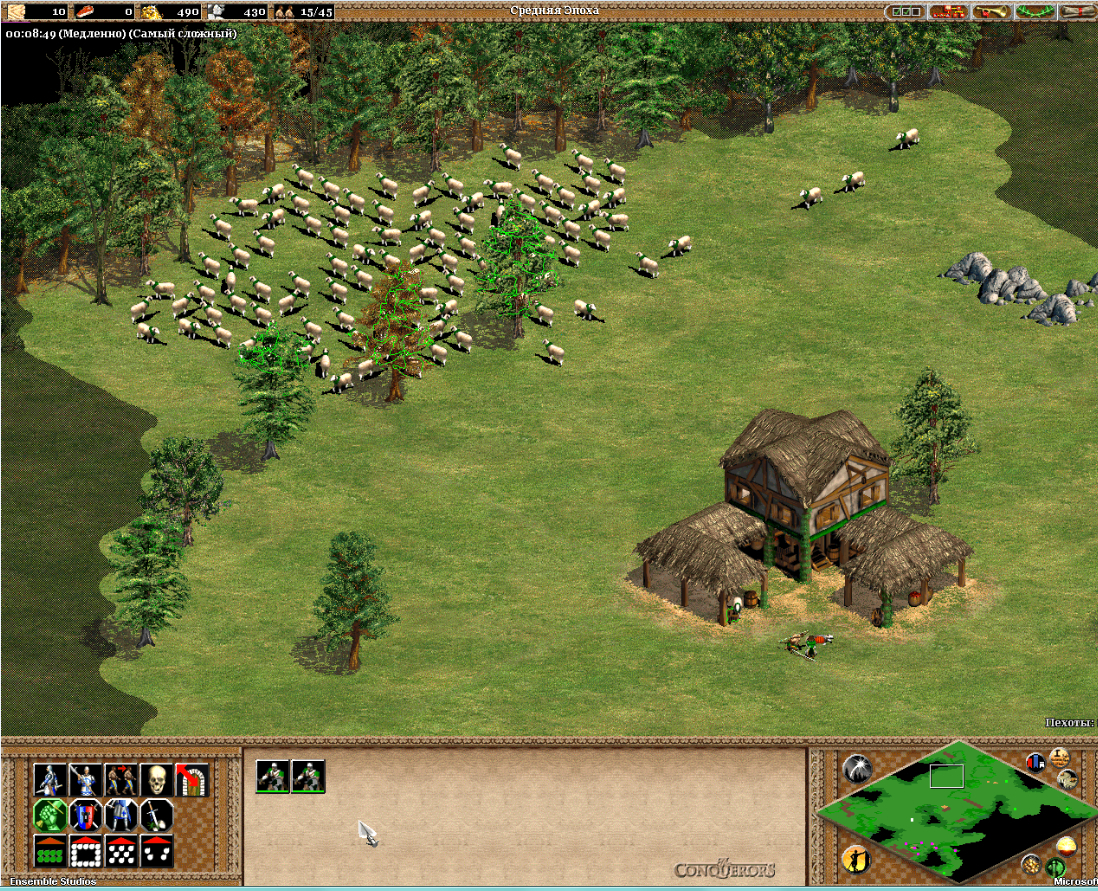This screenshot has width=1098, height=891.
Task: Select the defensive stance icon
Action: pos(86,780)
